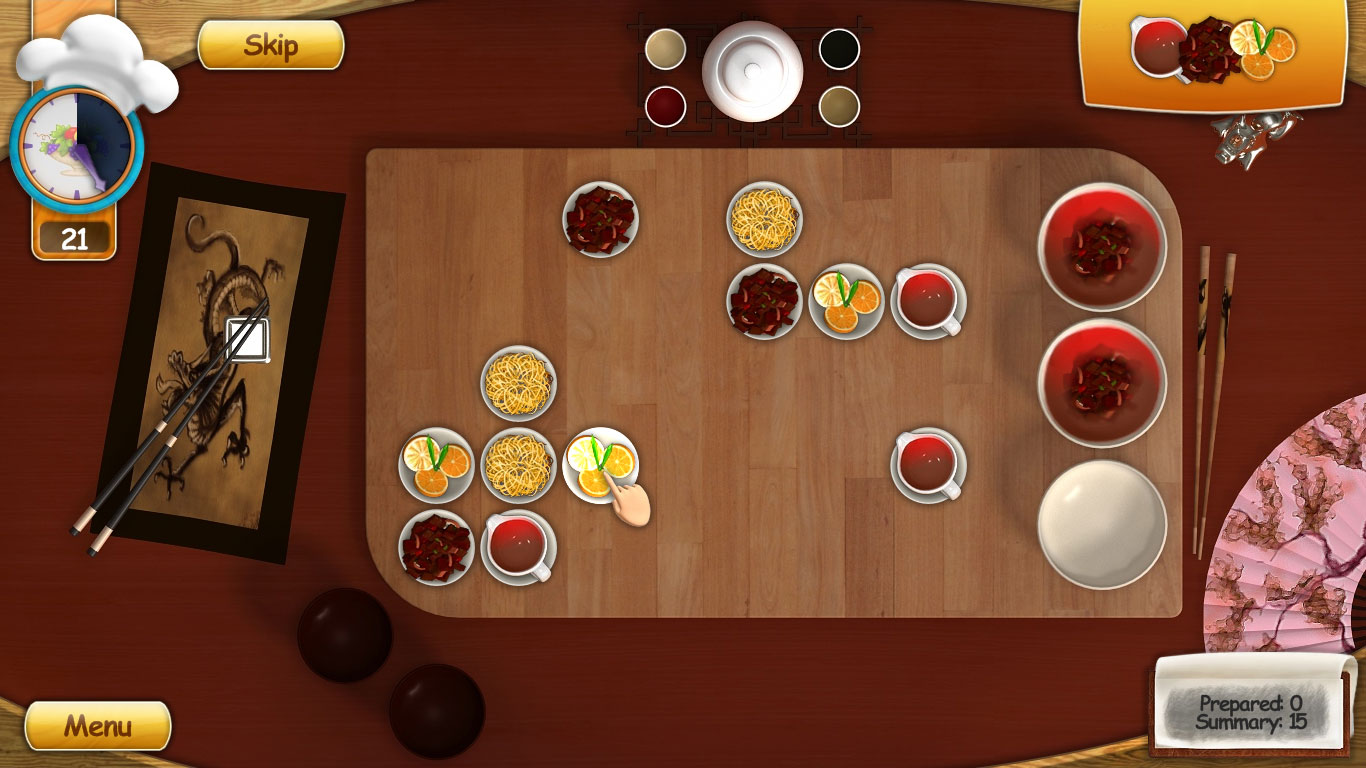This screenshot has height=768, width=1366.
Task: Choose the noodle plate directly above a sauce cup
Action: click(518, 465)
